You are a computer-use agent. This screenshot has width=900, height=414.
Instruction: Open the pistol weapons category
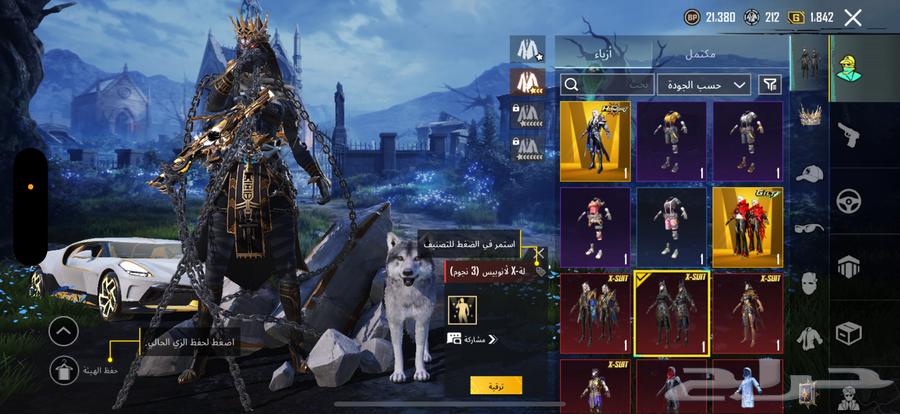848,132
